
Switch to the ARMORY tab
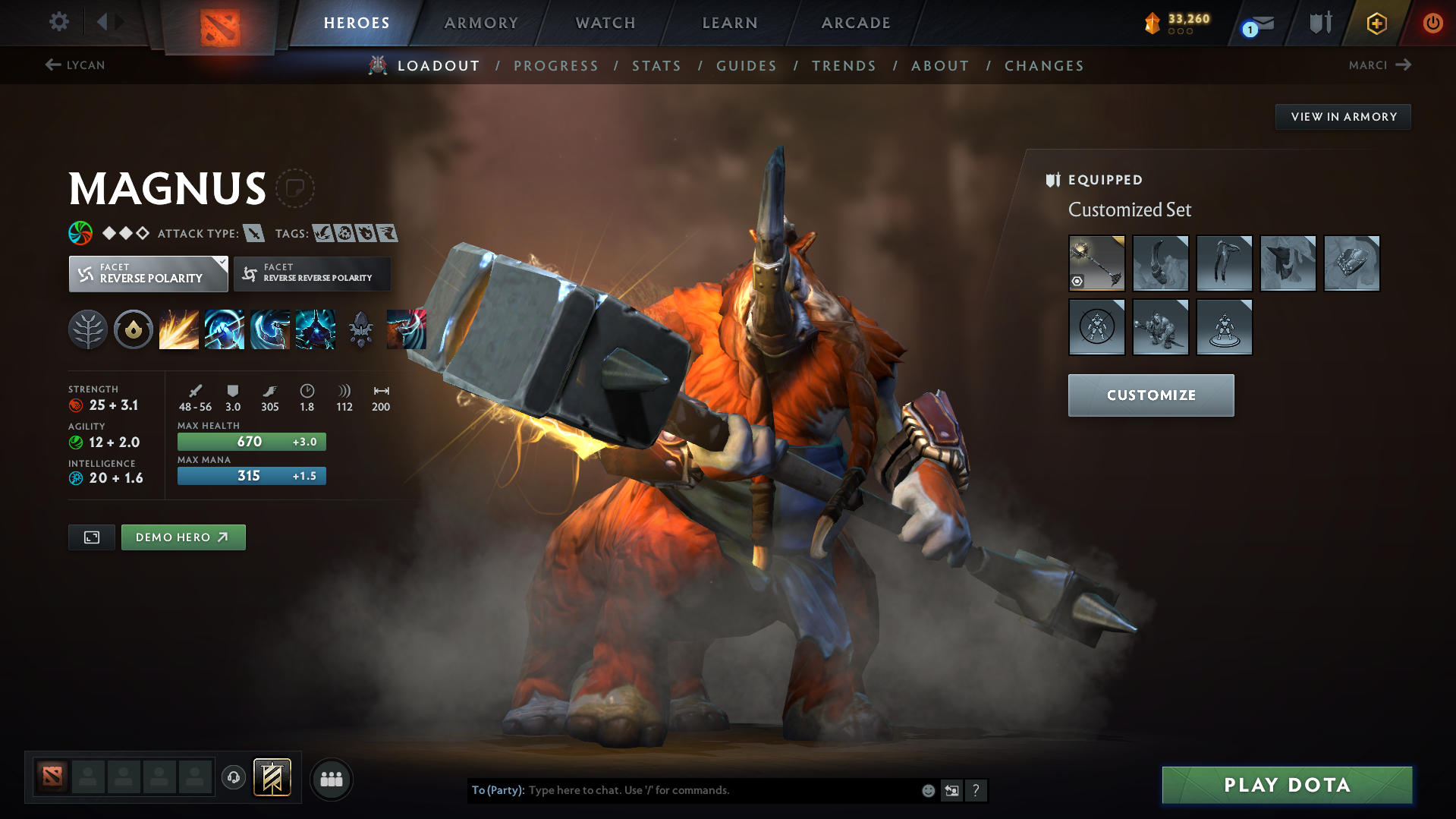pos(482,23)
